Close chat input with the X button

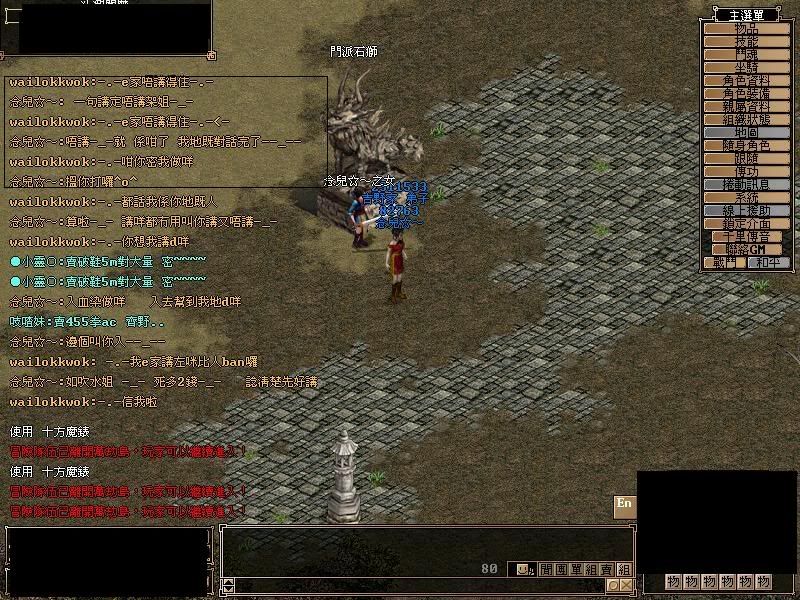tap(627, 584)
